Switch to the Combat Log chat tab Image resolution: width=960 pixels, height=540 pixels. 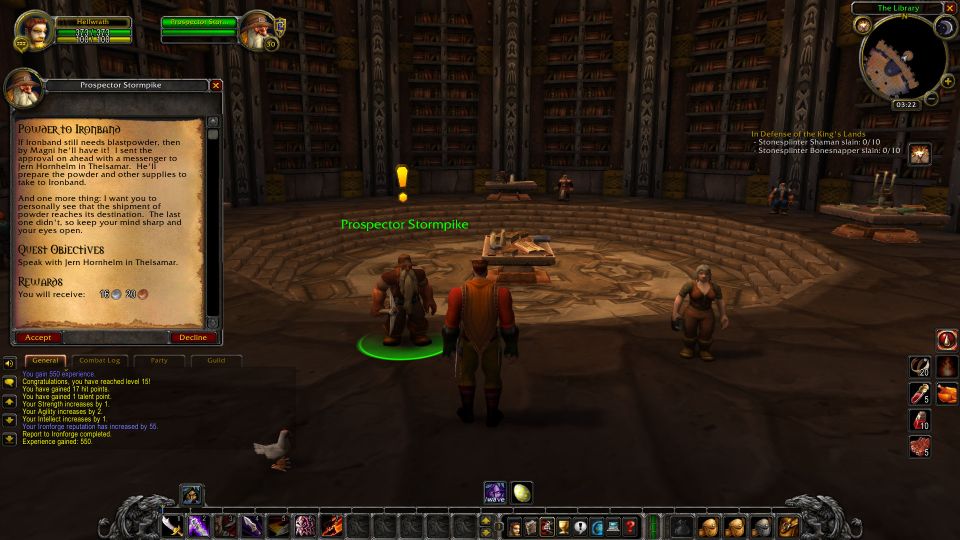(x=99, y=360)
